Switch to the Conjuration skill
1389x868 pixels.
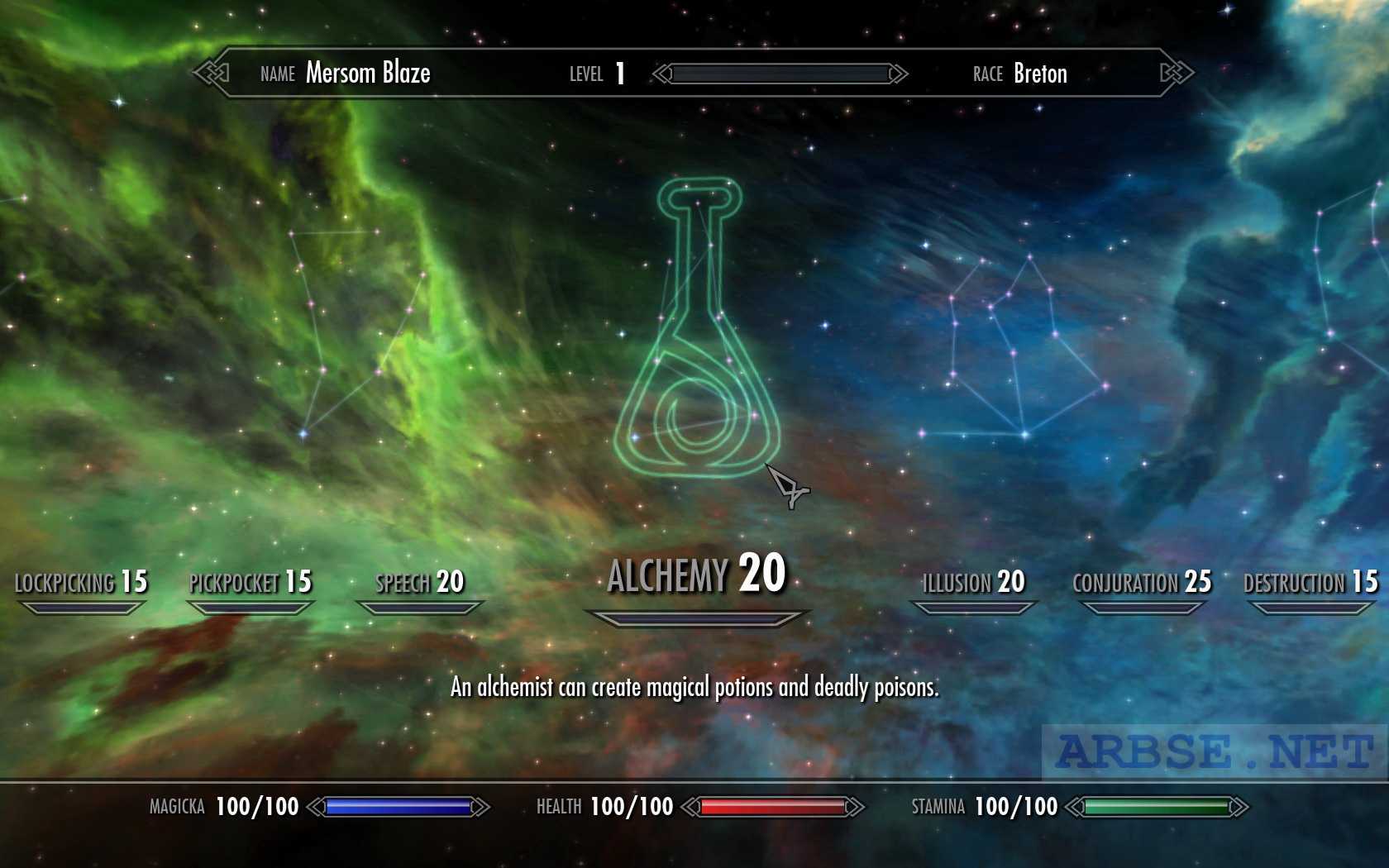click(1142, 583)
